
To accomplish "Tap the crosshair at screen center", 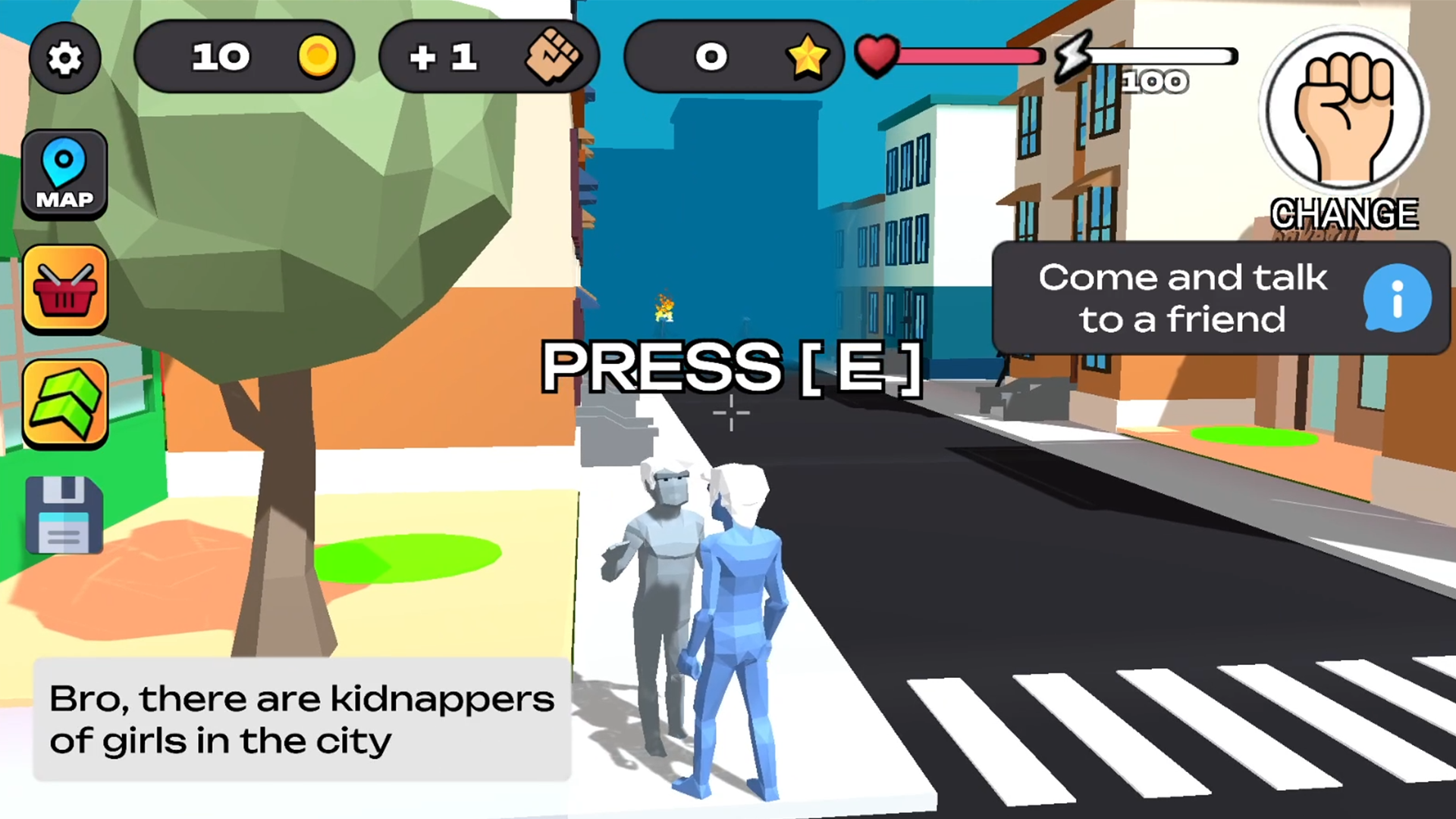I will pos(730,413).
